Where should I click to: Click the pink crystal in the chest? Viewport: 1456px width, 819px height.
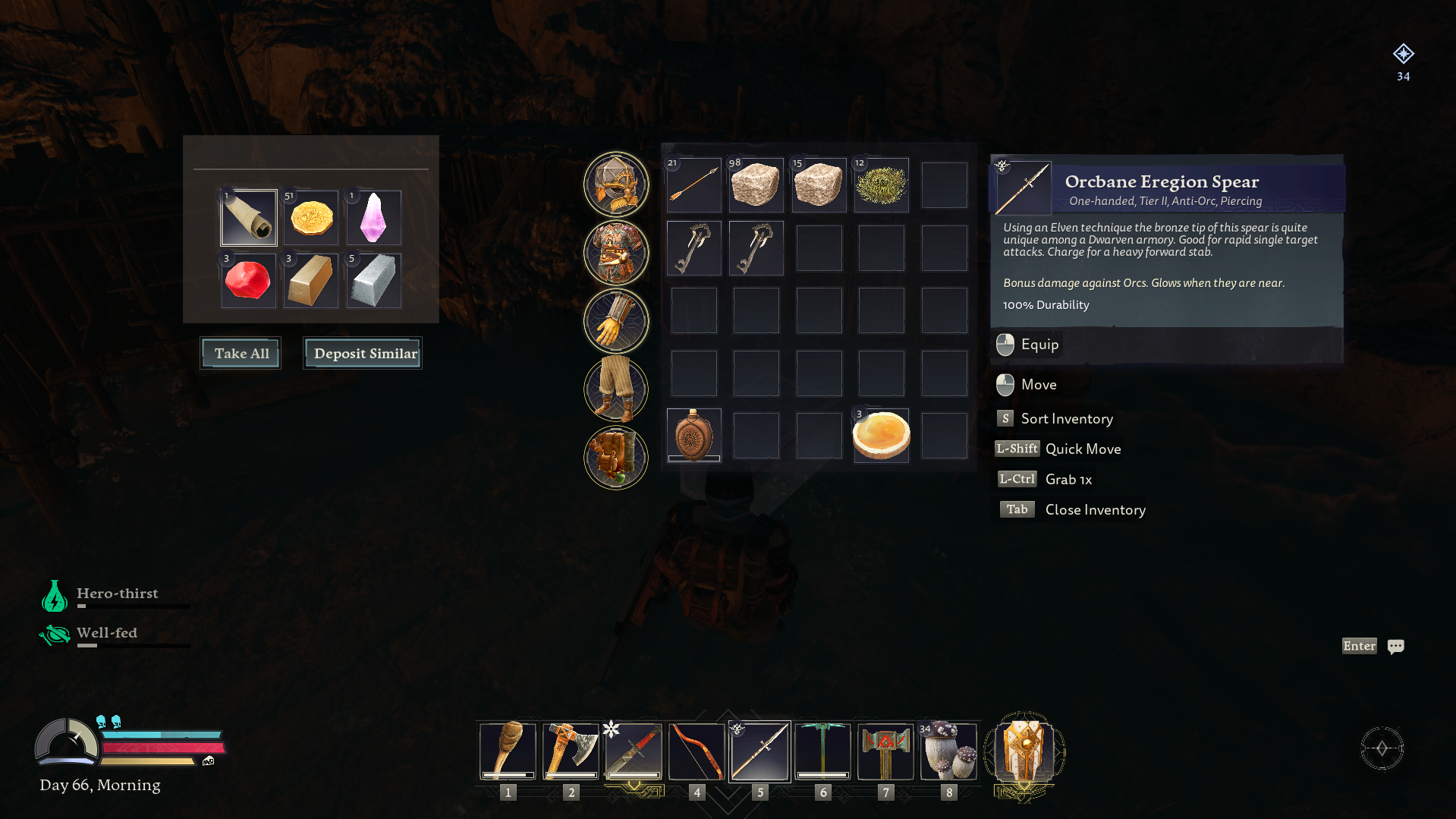click(x=373, y=218)
